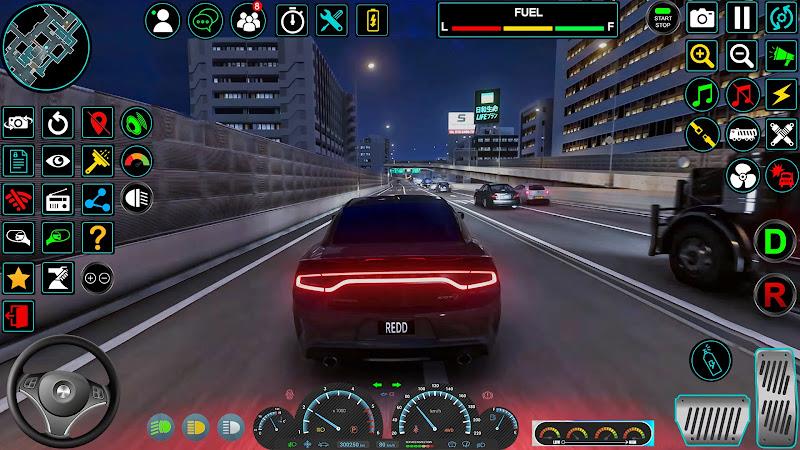Select the stopwatch timer icon

[x=290, y=18]
